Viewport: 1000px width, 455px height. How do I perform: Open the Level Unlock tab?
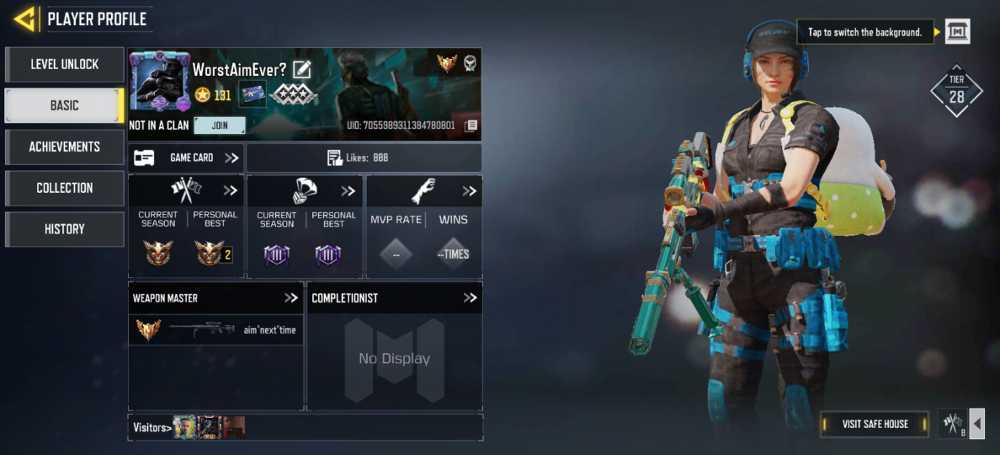64,64
